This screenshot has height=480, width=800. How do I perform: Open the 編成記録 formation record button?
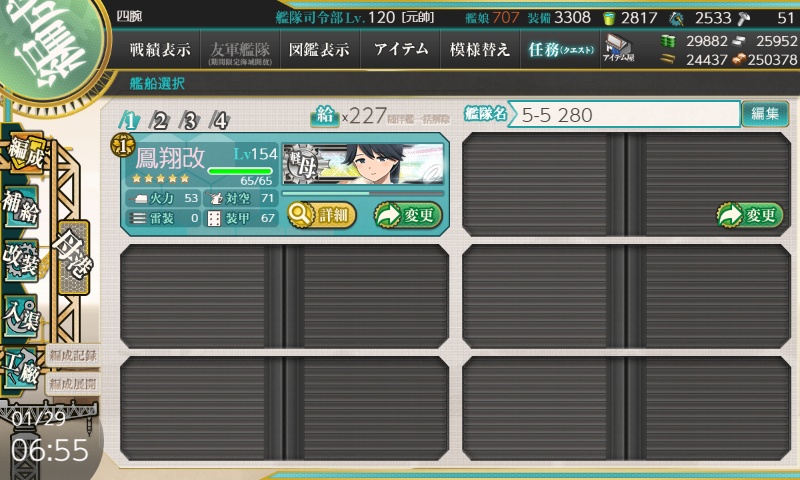coord(73,354)
